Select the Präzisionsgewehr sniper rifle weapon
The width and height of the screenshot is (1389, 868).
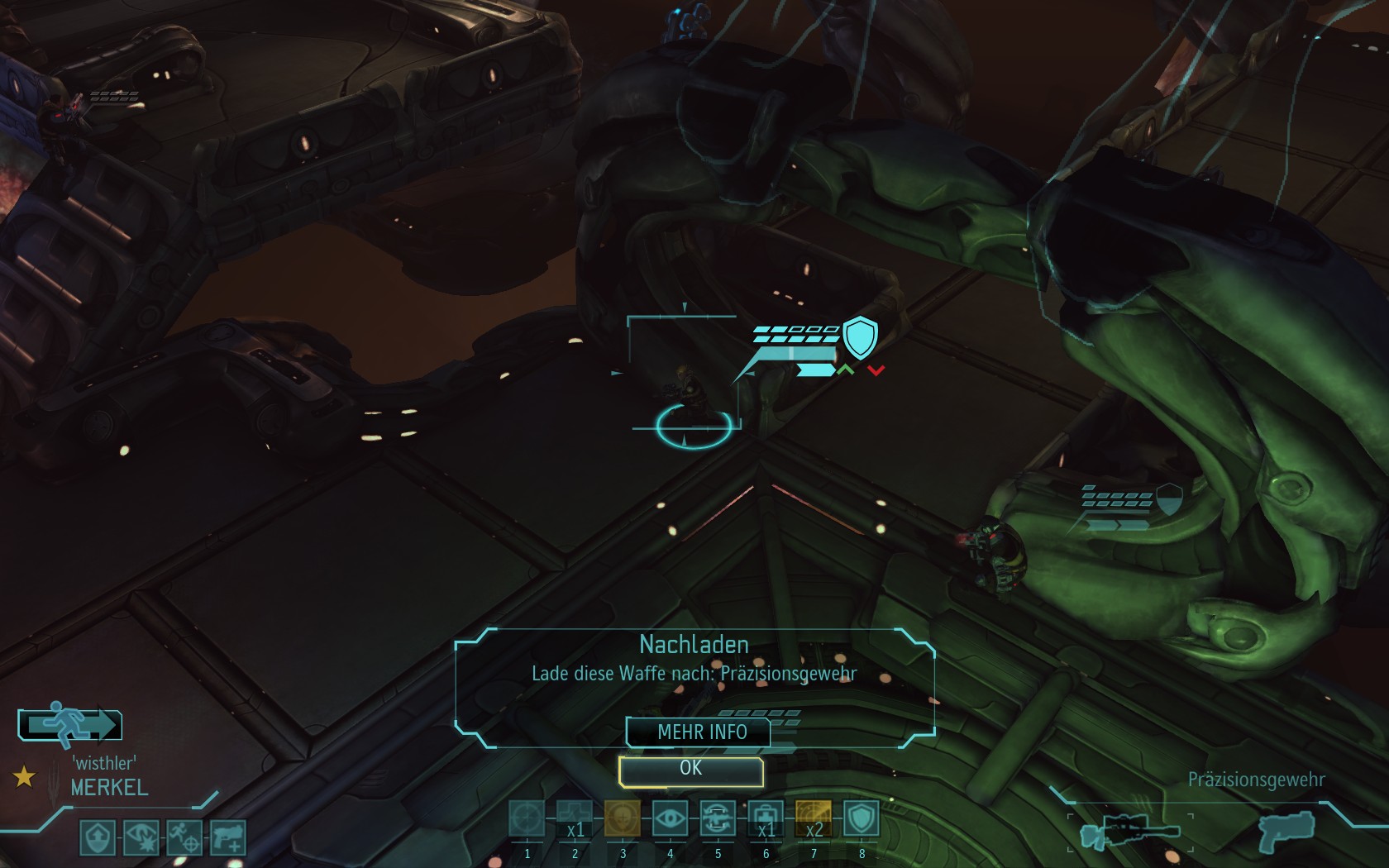coord(1130,831)
